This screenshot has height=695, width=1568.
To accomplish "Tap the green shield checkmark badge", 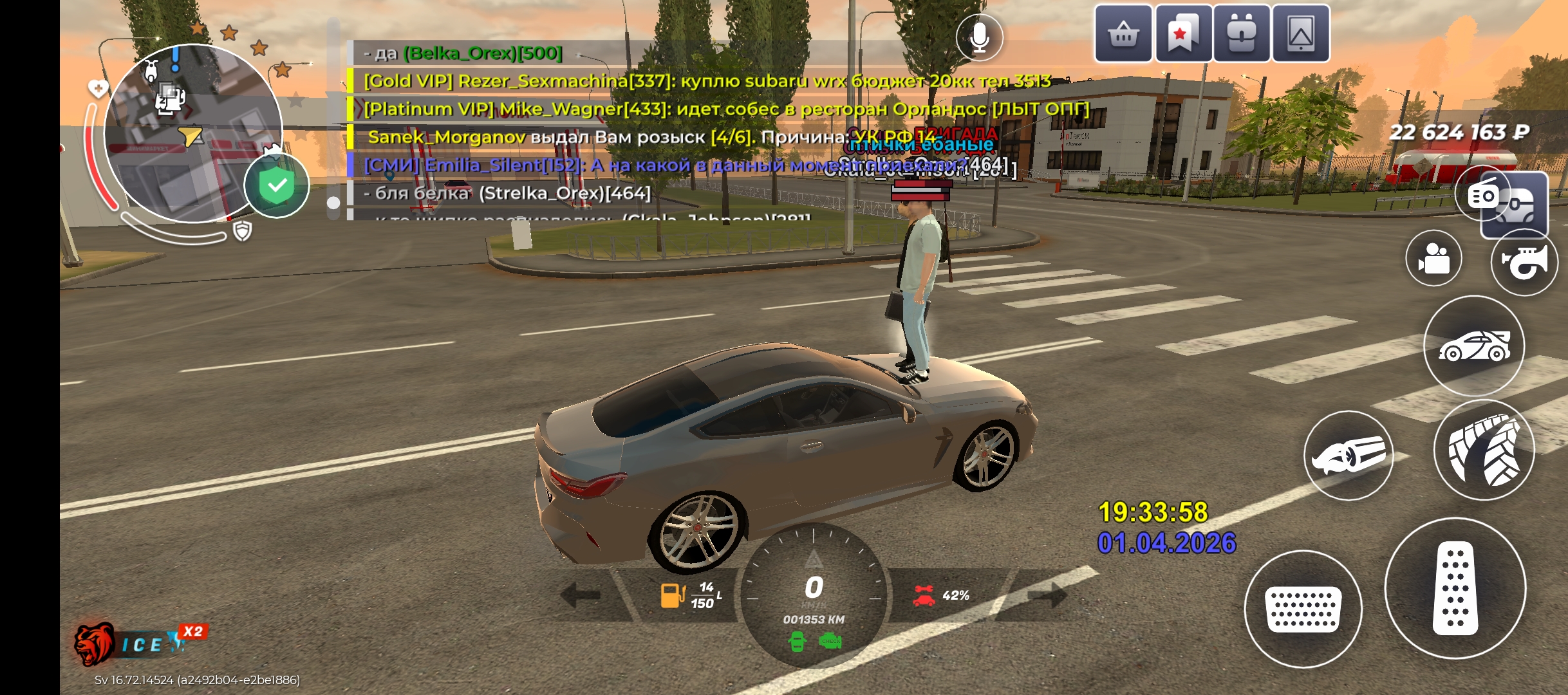I will (277, 187).
